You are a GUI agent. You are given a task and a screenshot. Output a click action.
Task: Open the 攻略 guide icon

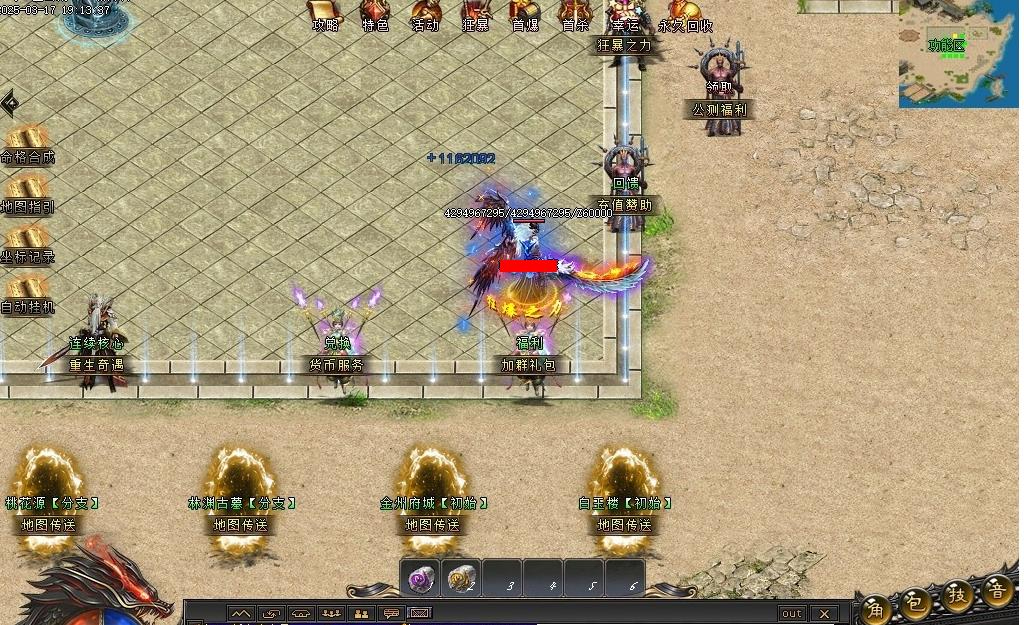tap(325, 13)
